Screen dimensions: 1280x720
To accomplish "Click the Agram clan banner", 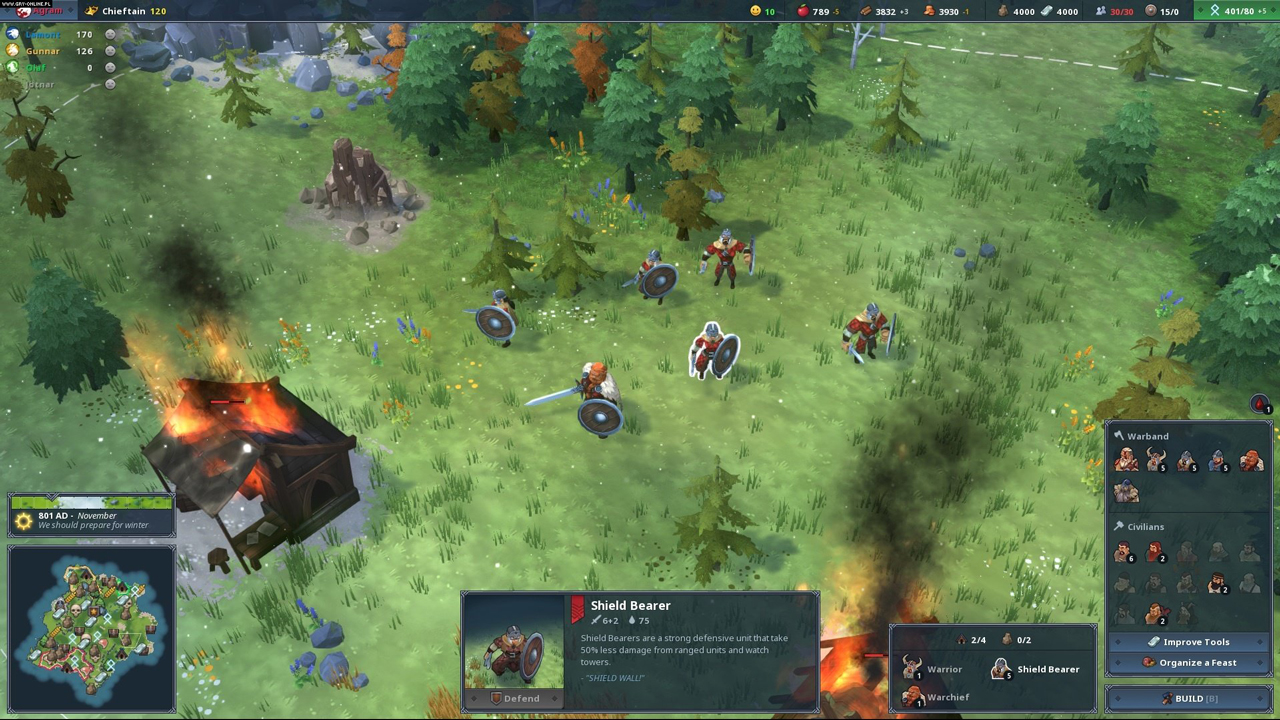I will (38, 11).
